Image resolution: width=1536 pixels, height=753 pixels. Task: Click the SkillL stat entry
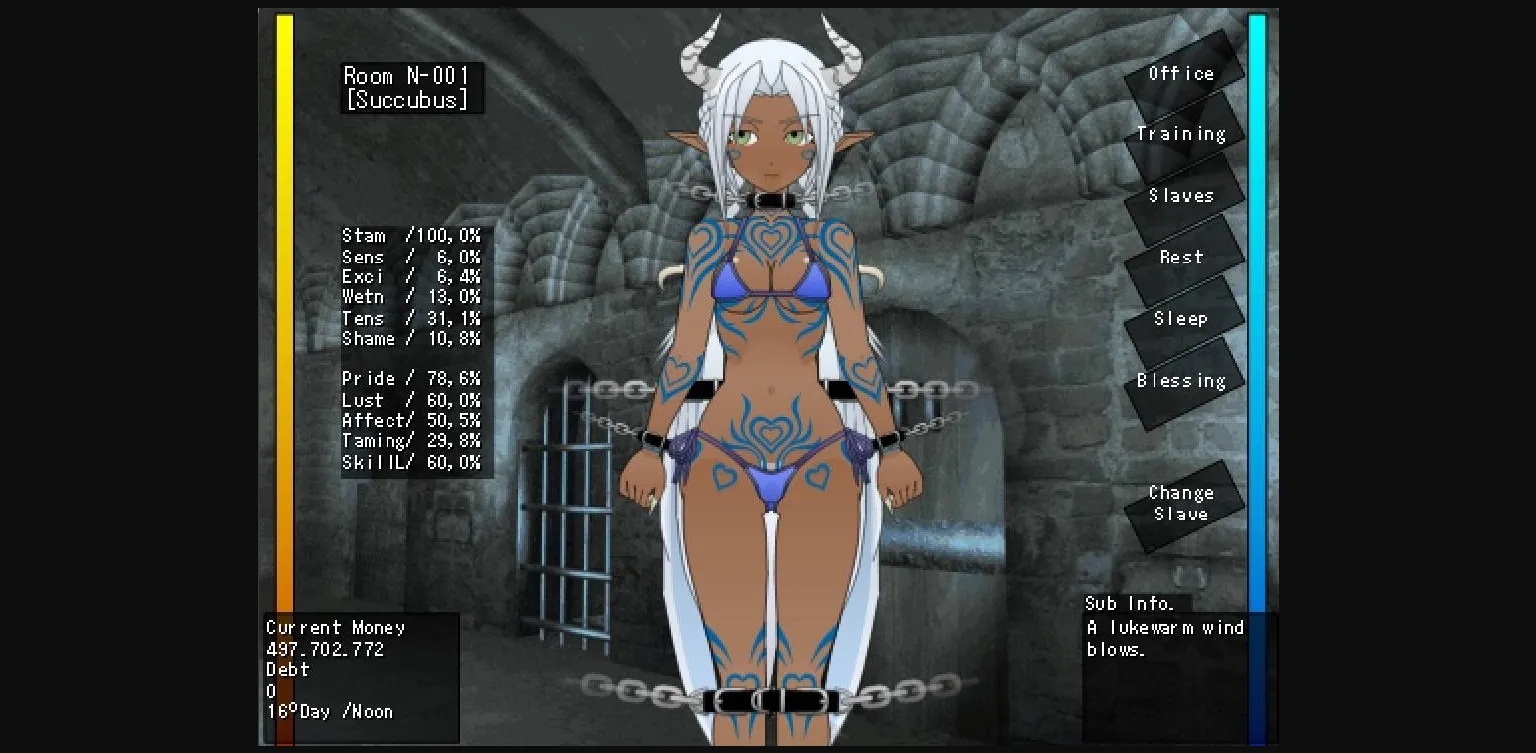tap(413, 462)
